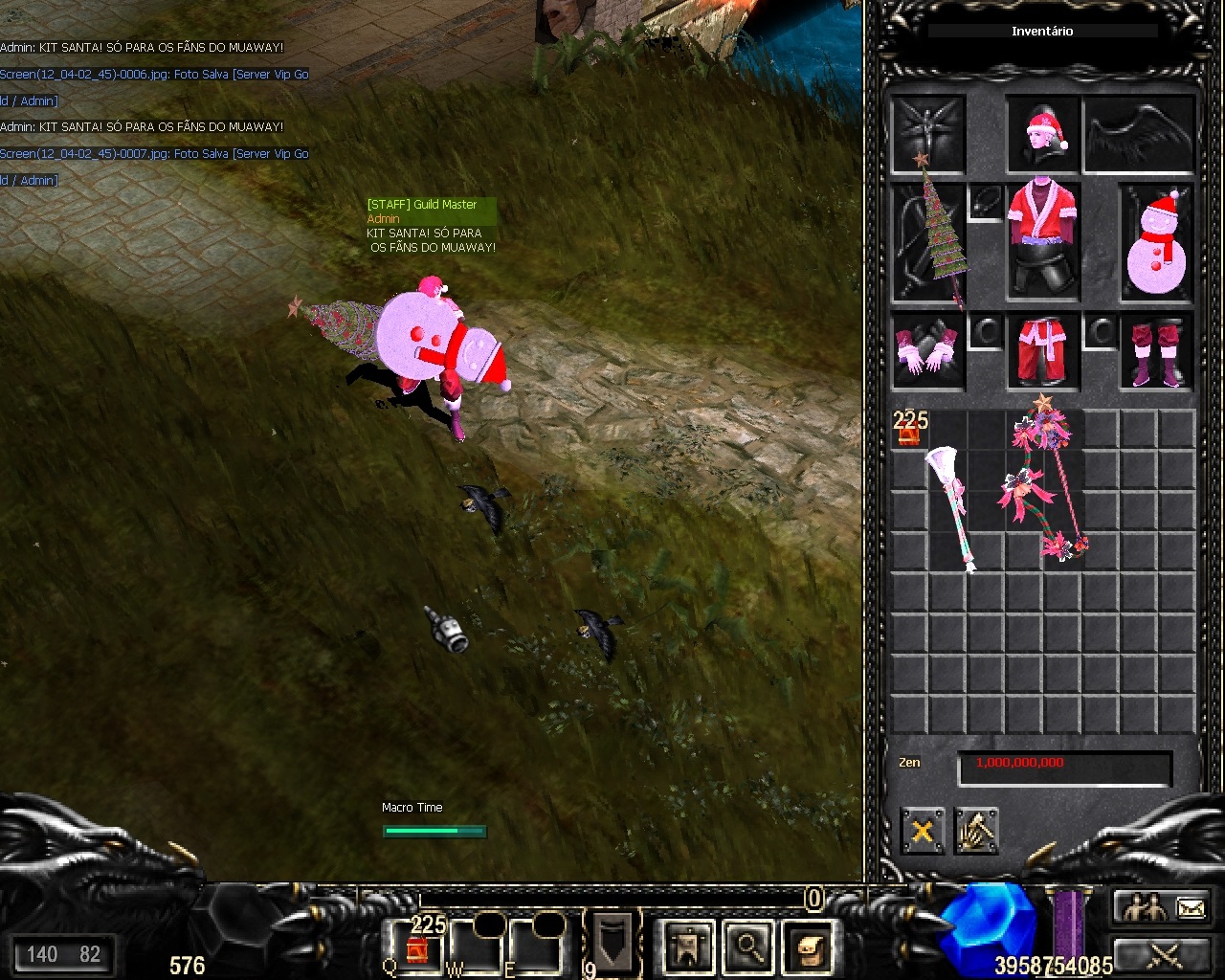The image size is (1225, 980).
Task: Select the red potion stack of 225
Action: click(x=909, y=430)
